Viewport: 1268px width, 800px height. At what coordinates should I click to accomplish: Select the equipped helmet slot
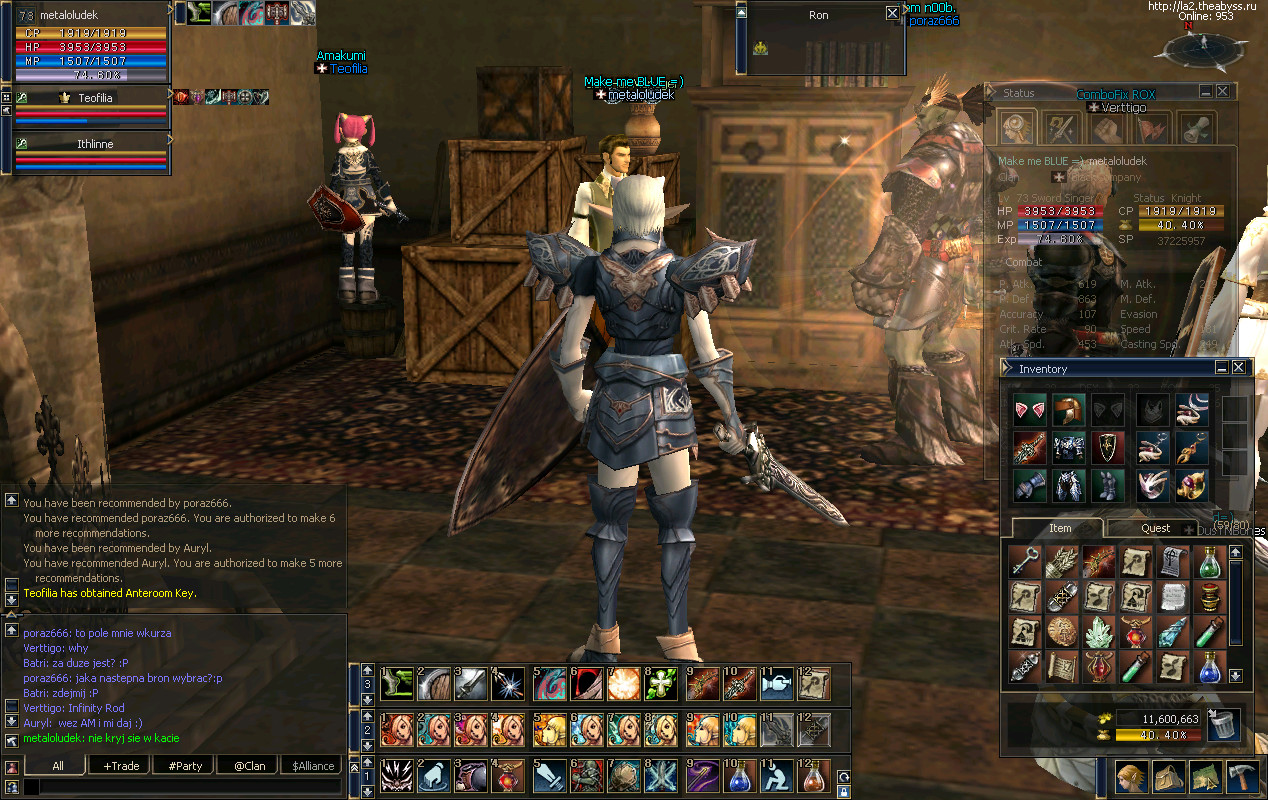click(x=1067, y=410)
